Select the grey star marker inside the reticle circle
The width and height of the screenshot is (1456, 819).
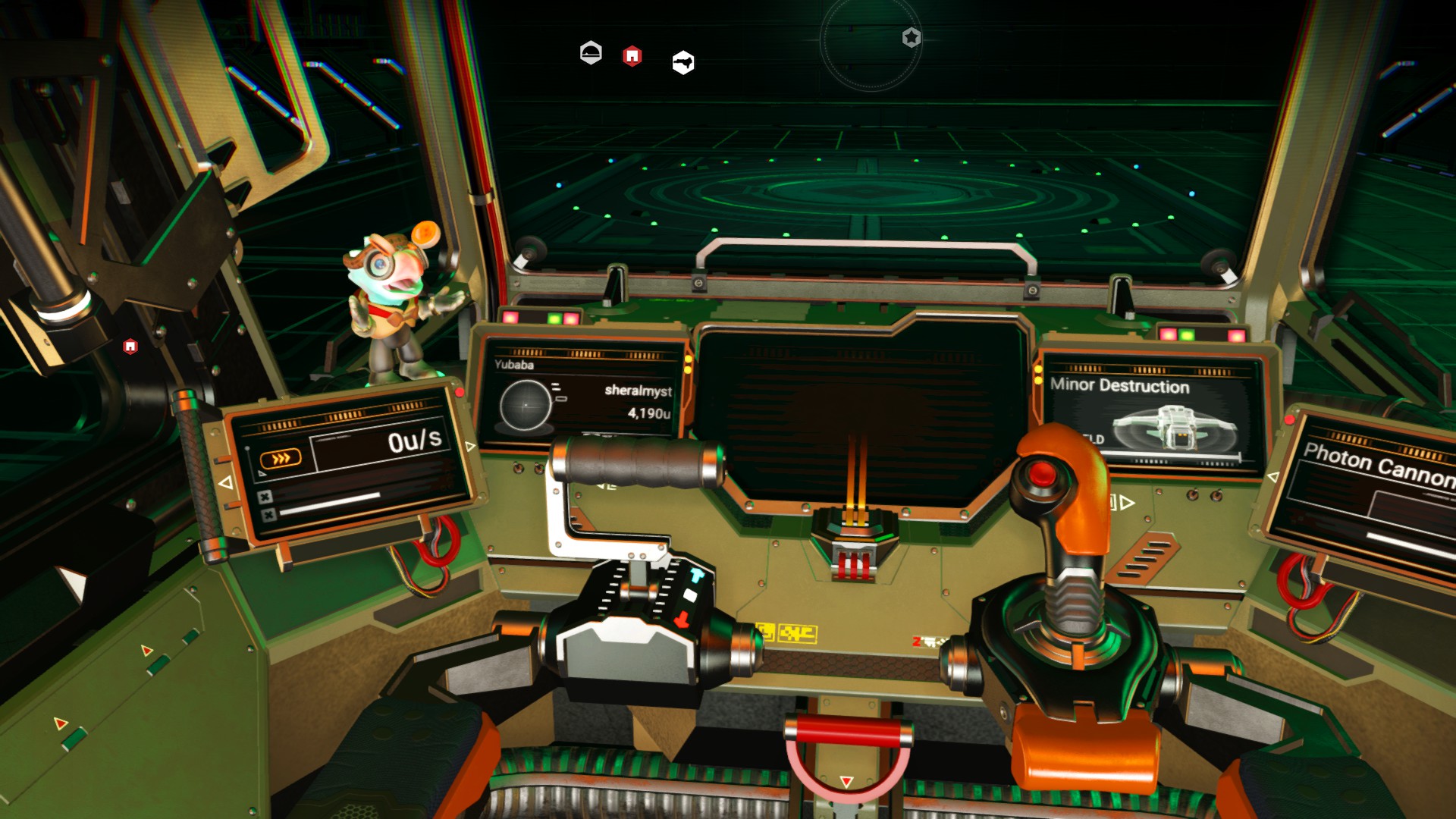pyautogui.click(x=912, y=37)
